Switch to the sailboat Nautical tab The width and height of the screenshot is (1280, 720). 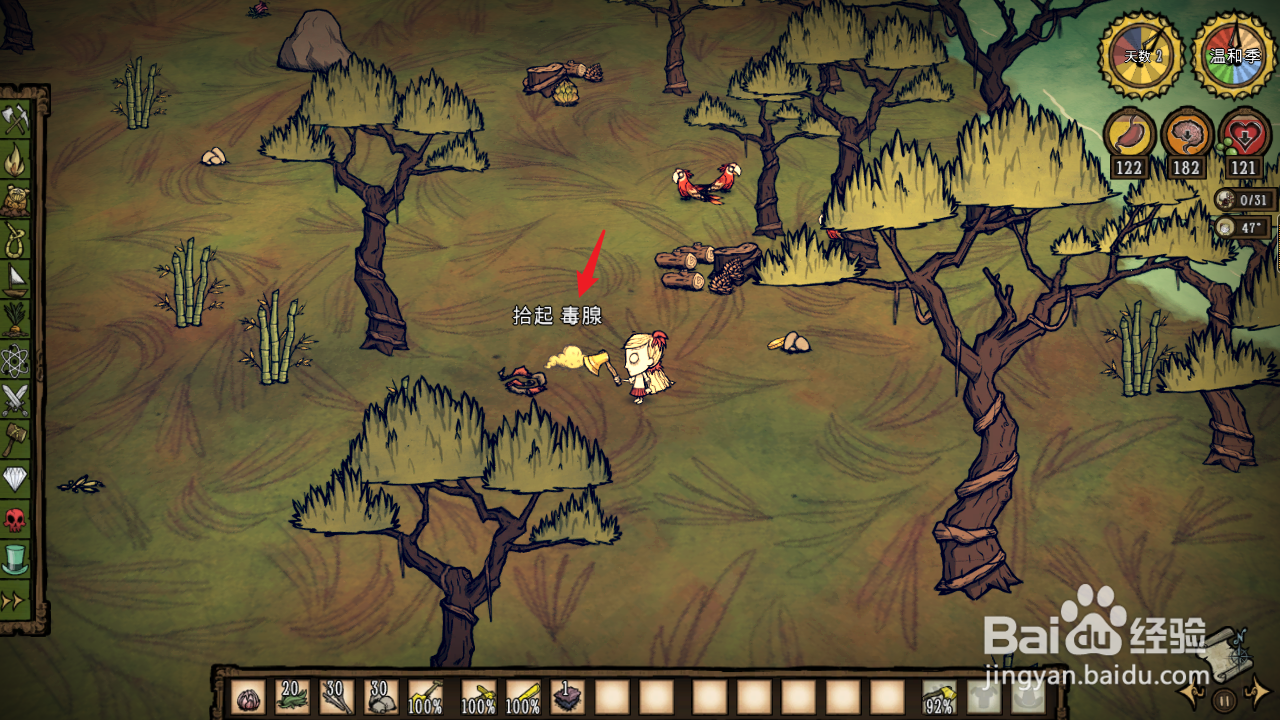(17, 279)
